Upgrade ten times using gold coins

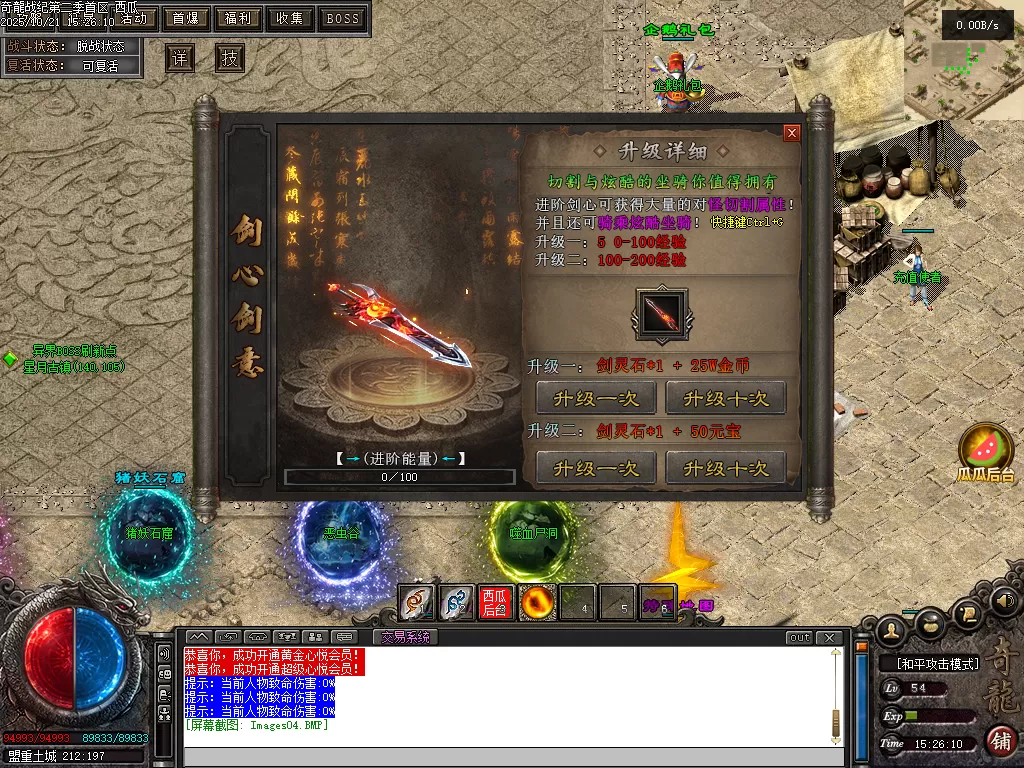(x=725, y=398)
